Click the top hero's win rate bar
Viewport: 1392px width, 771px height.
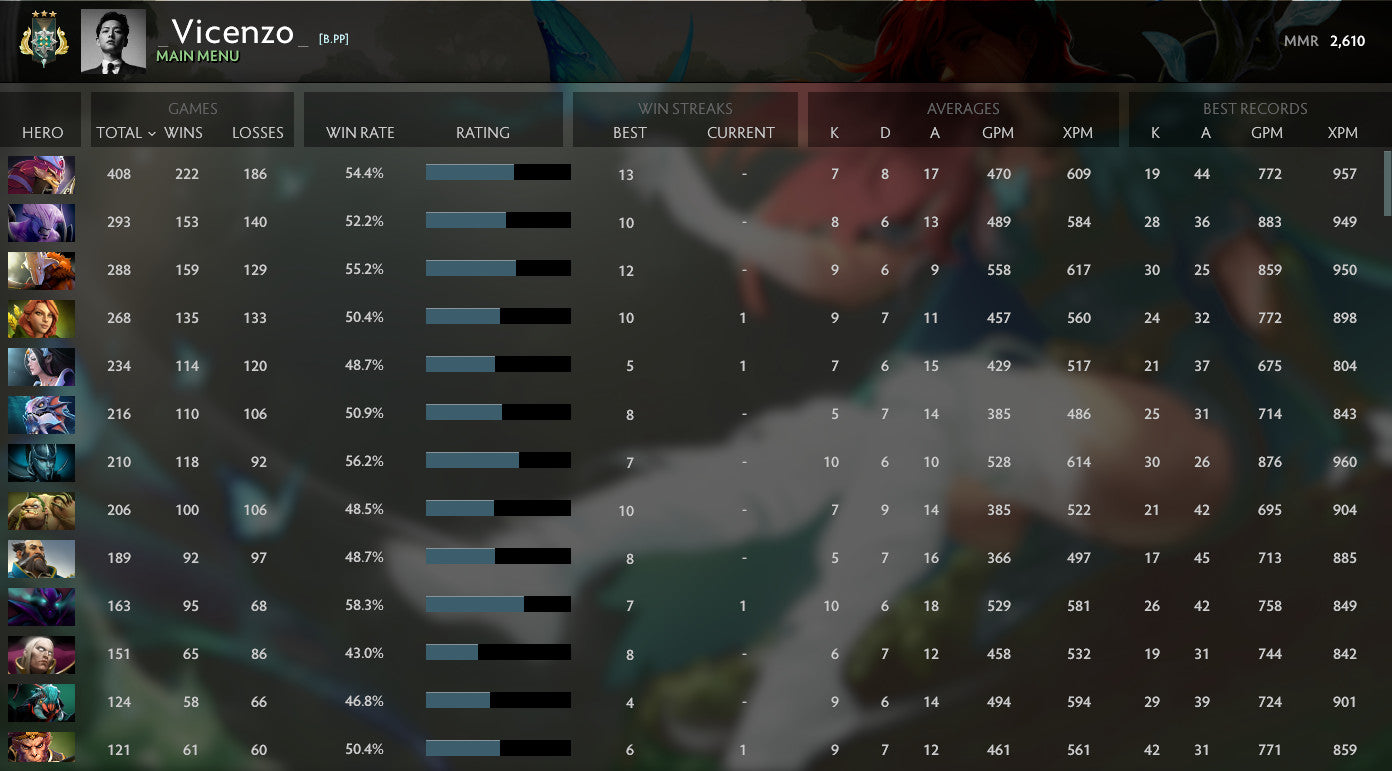[x=498, y=173]
